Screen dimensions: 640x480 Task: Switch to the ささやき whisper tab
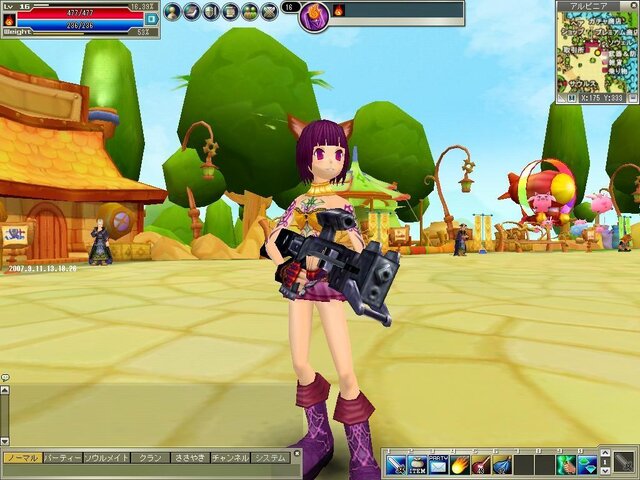tap(188, 457)
